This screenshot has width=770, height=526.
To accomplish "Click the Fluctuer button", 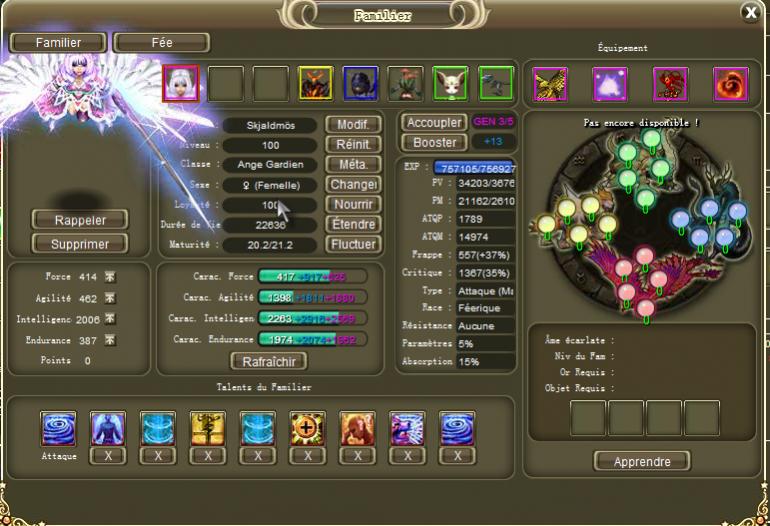I will [354, 245].
